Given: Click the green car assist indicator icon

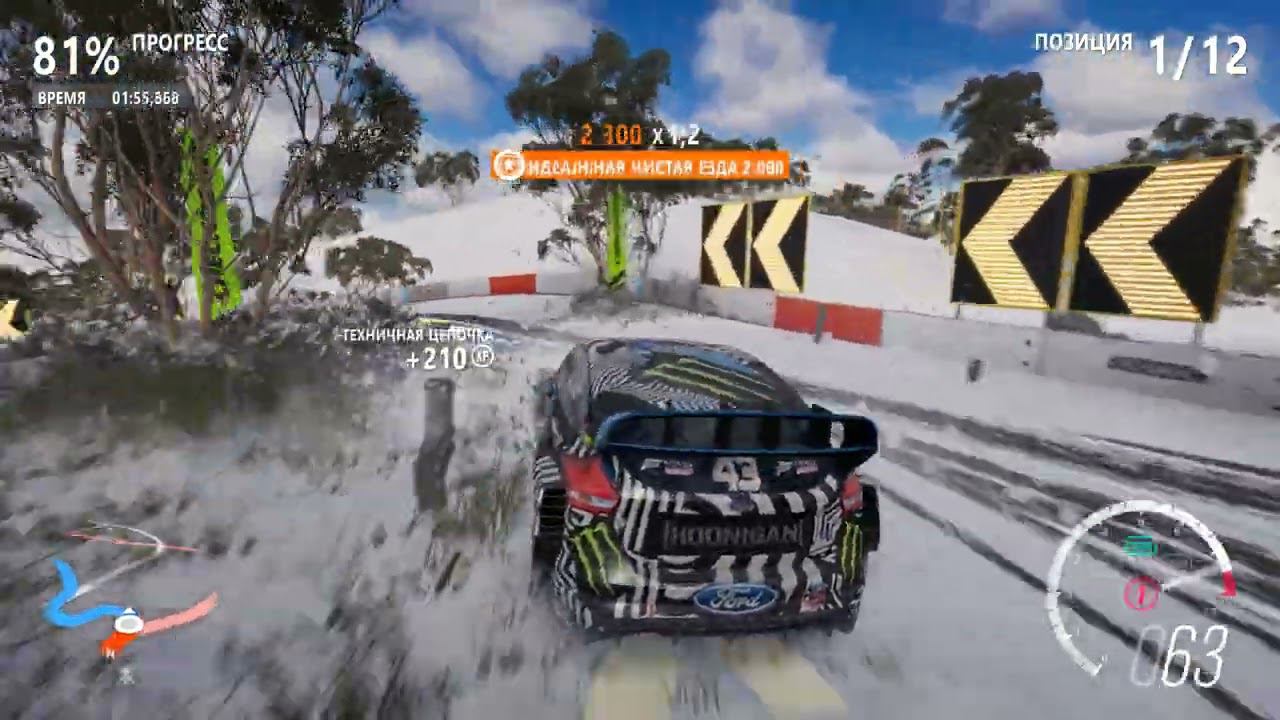Looking at the screenshot, I should pos(1140,546).
